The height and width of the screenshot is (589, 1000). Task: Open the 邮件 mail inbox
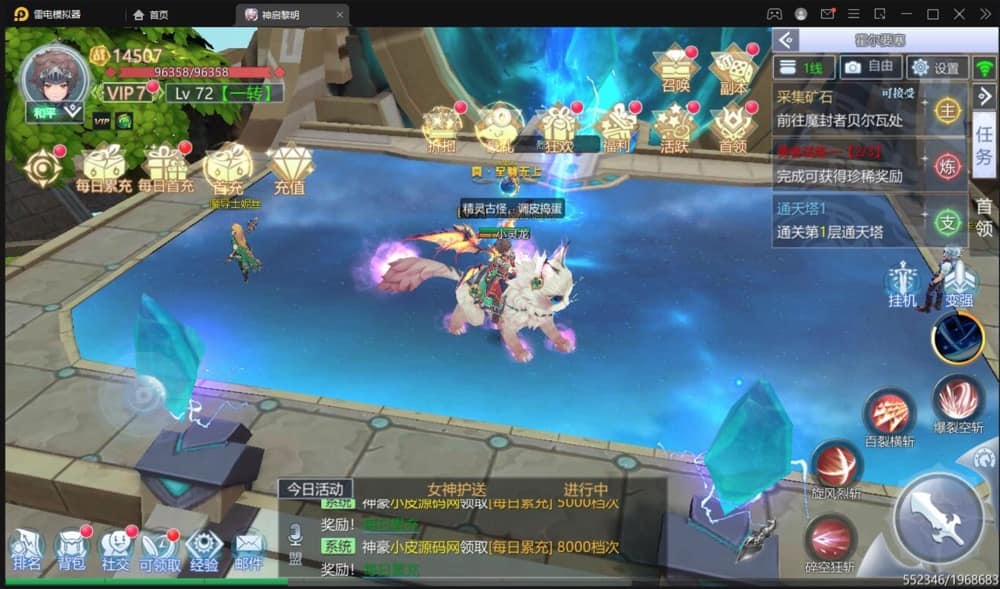pyautogui.click(x=247, y=548)
